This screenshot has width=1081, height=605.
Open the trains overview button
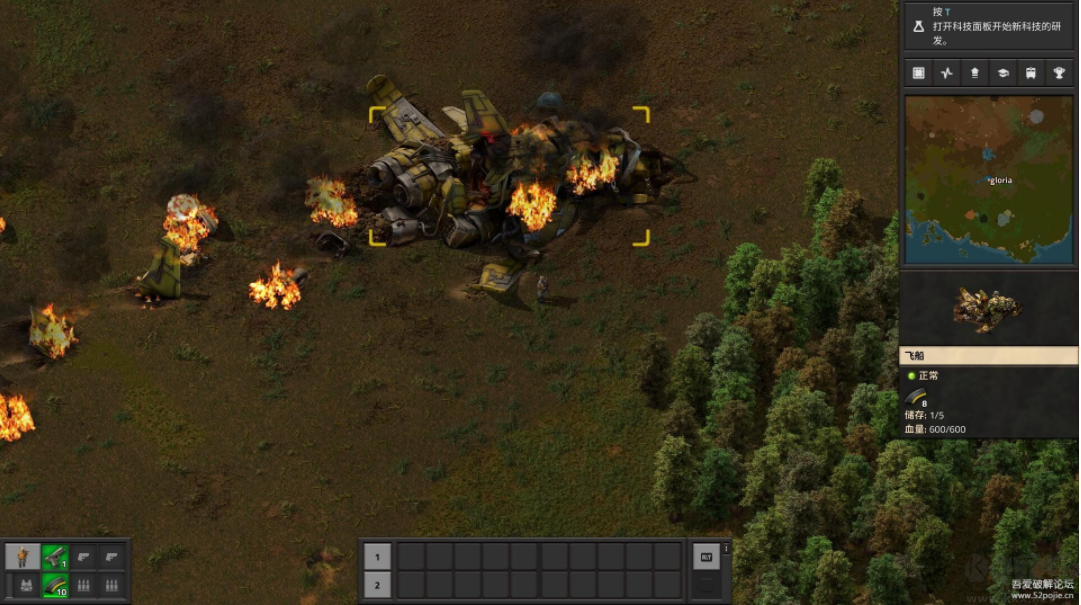coord(1030,73)
